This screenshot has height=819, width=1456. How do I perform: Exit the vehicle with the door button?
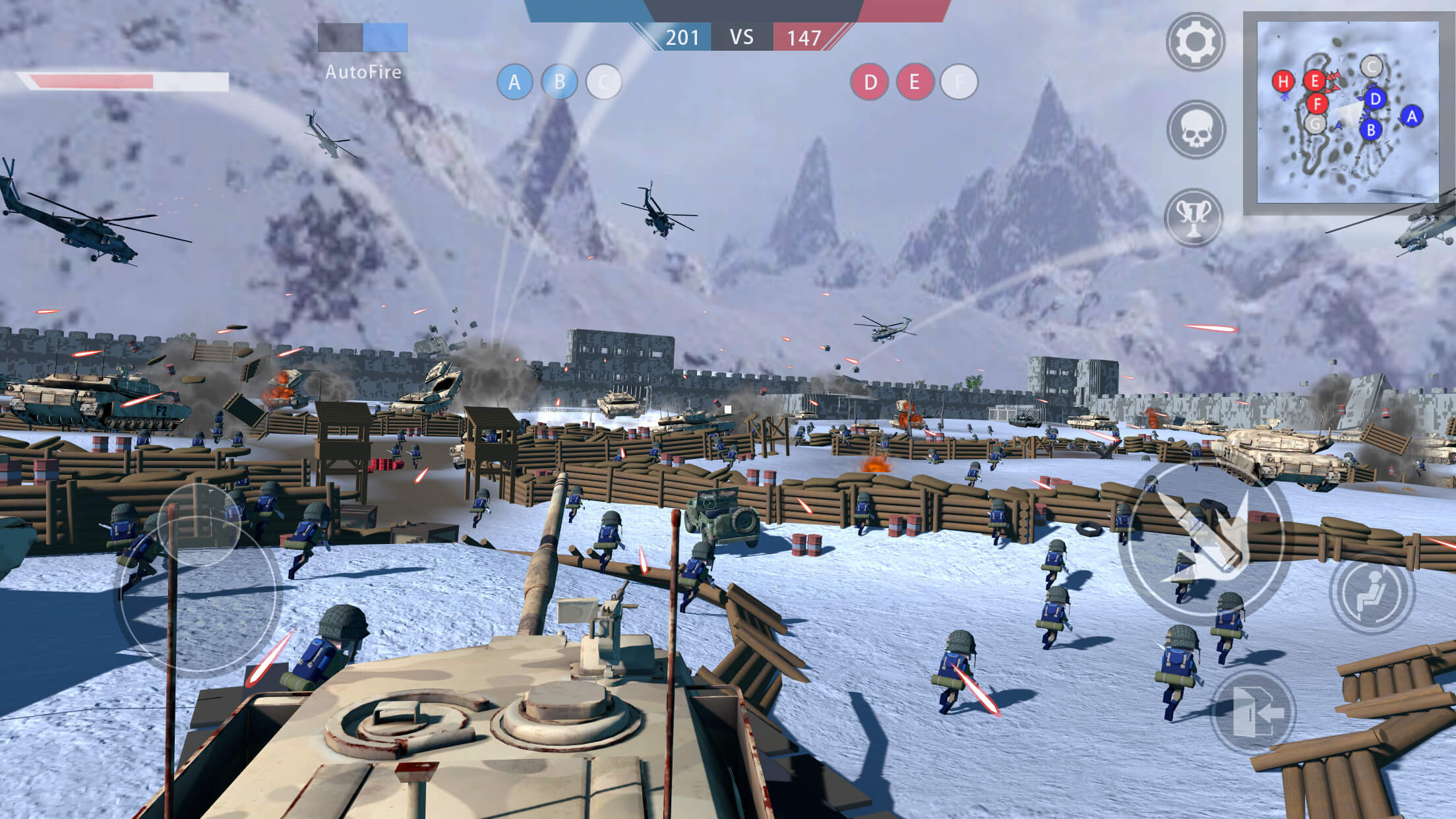click(x=1253, y=712)
